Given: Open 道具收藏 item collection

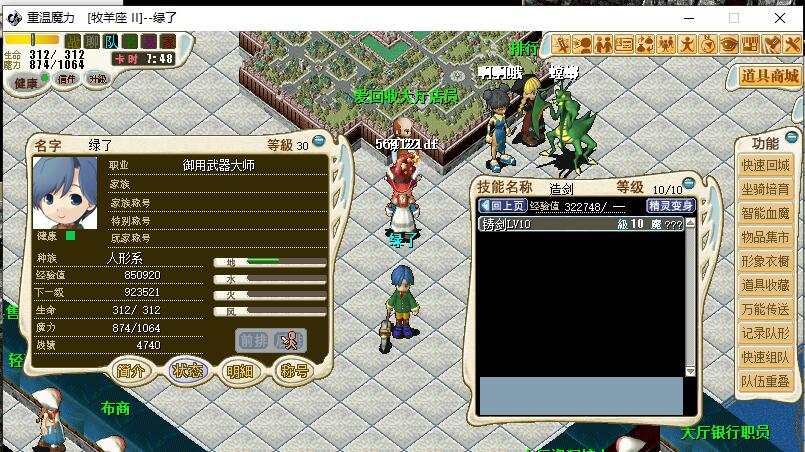Looking at the screenshot, I should pos(765,285).
